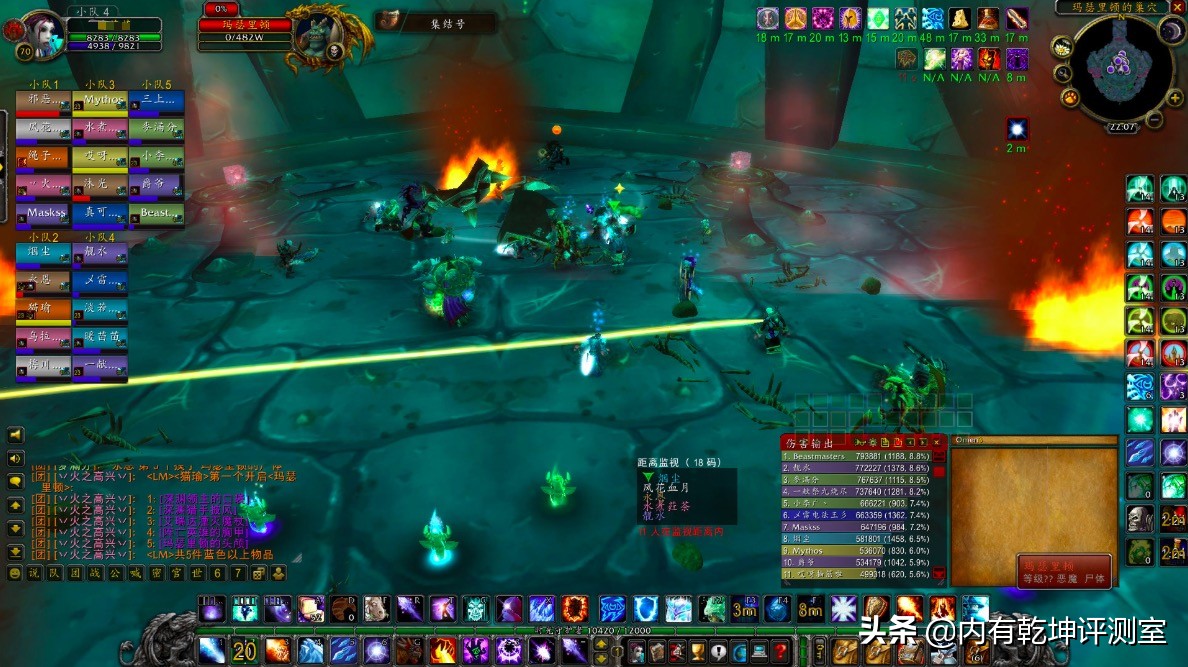The width and height of the screenshot is (1188, 667).
Task: Target the Beast raid member frame
Action: (156, 213)
